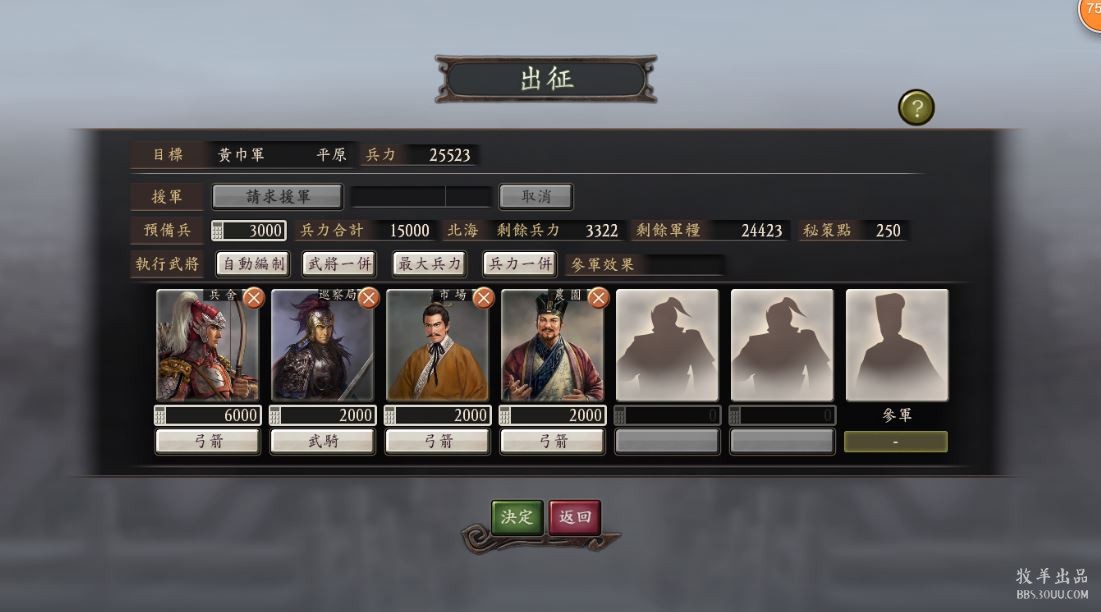Go back using the 返回 button
This screenshot has width=1101, height=612.
point(575,517)
